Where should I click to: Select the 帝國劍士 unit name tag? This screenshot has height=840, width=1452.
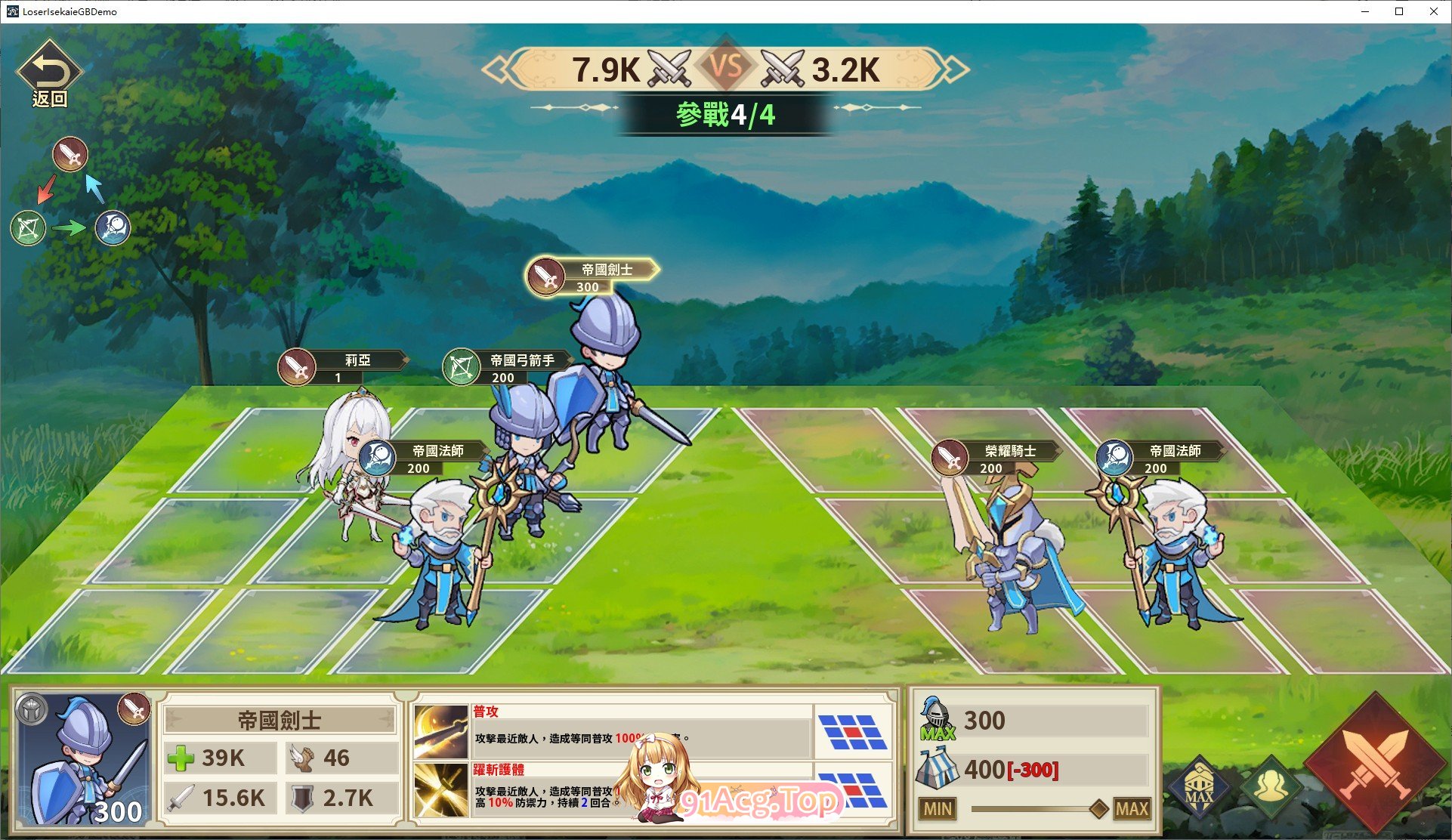(593, 276)
